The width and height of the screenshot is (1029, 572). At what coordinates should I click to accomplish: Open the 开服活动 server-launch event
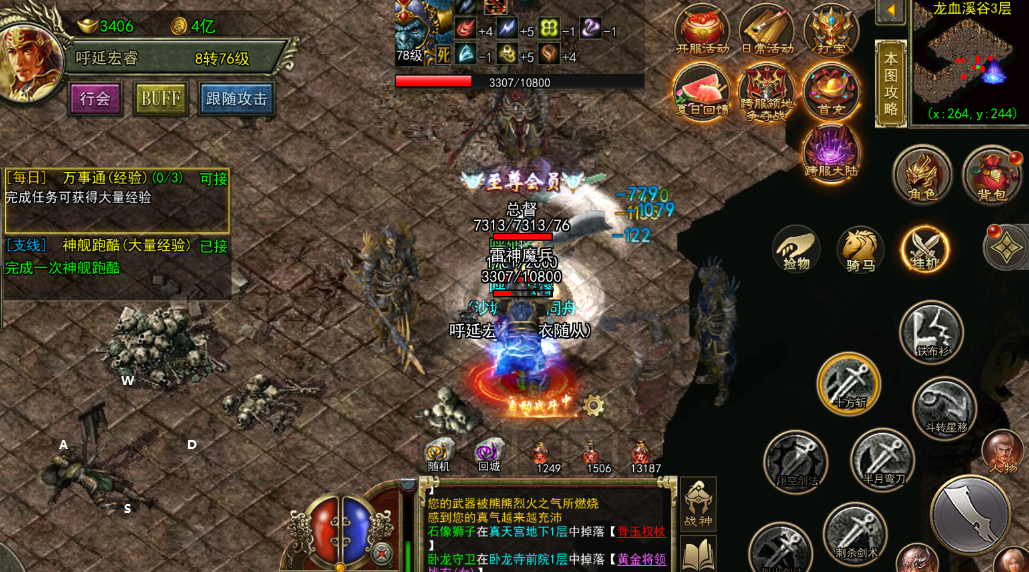coord(702,30)
